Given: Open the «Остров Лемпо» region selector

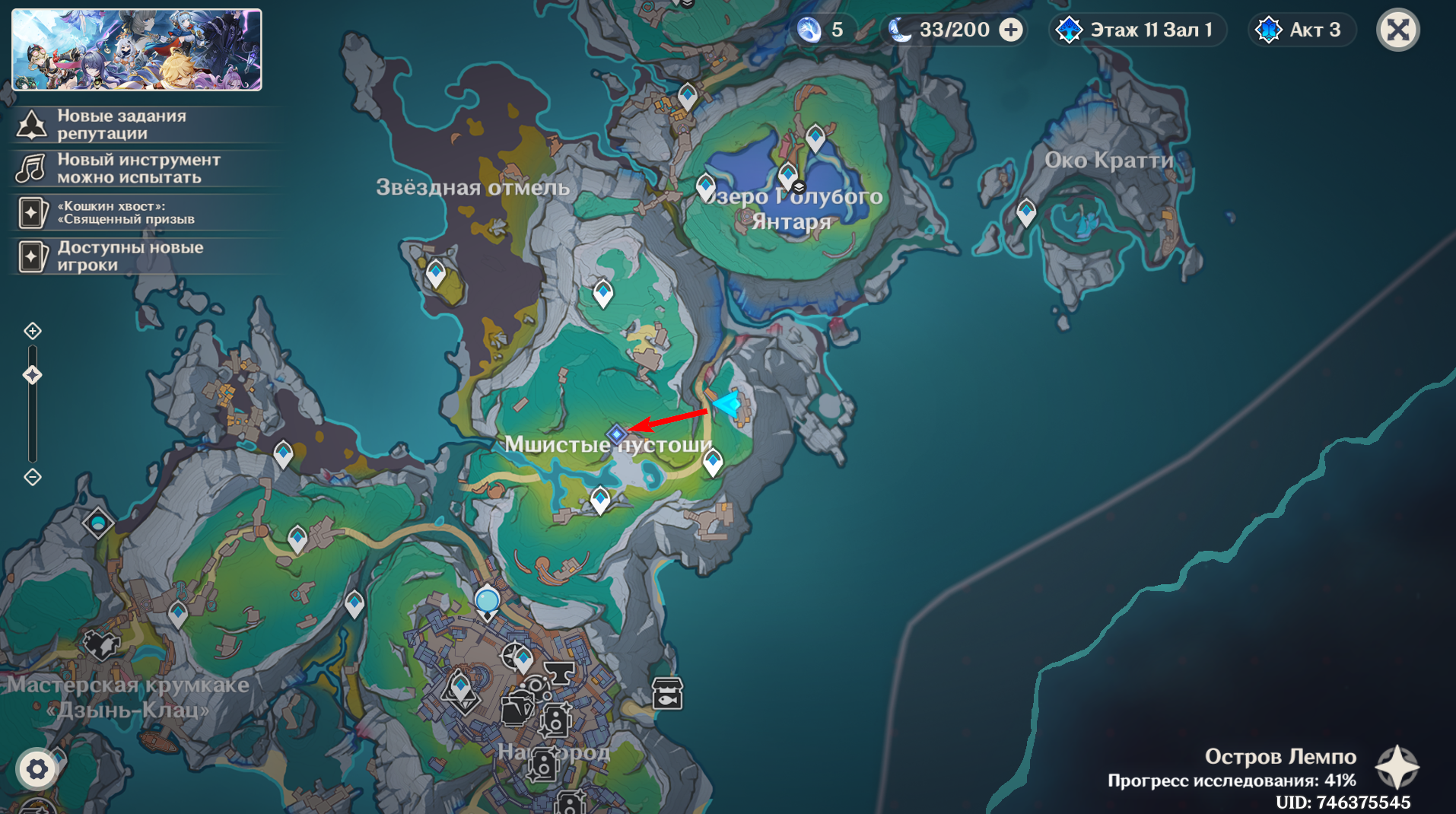Looking at the screenshot, I should point(1397,766).
